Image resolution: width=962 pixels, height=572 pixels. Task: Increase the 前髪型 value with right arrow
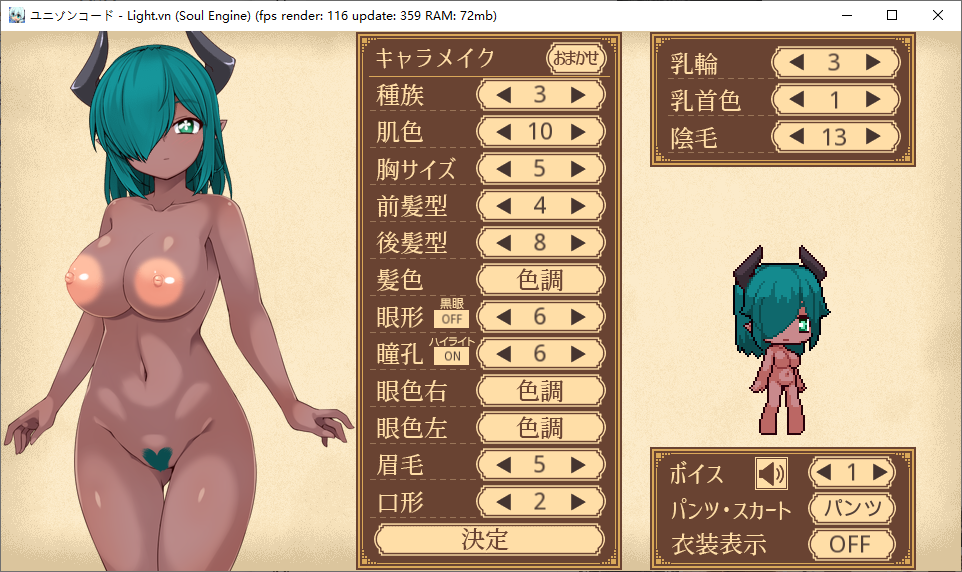point(577,206)
